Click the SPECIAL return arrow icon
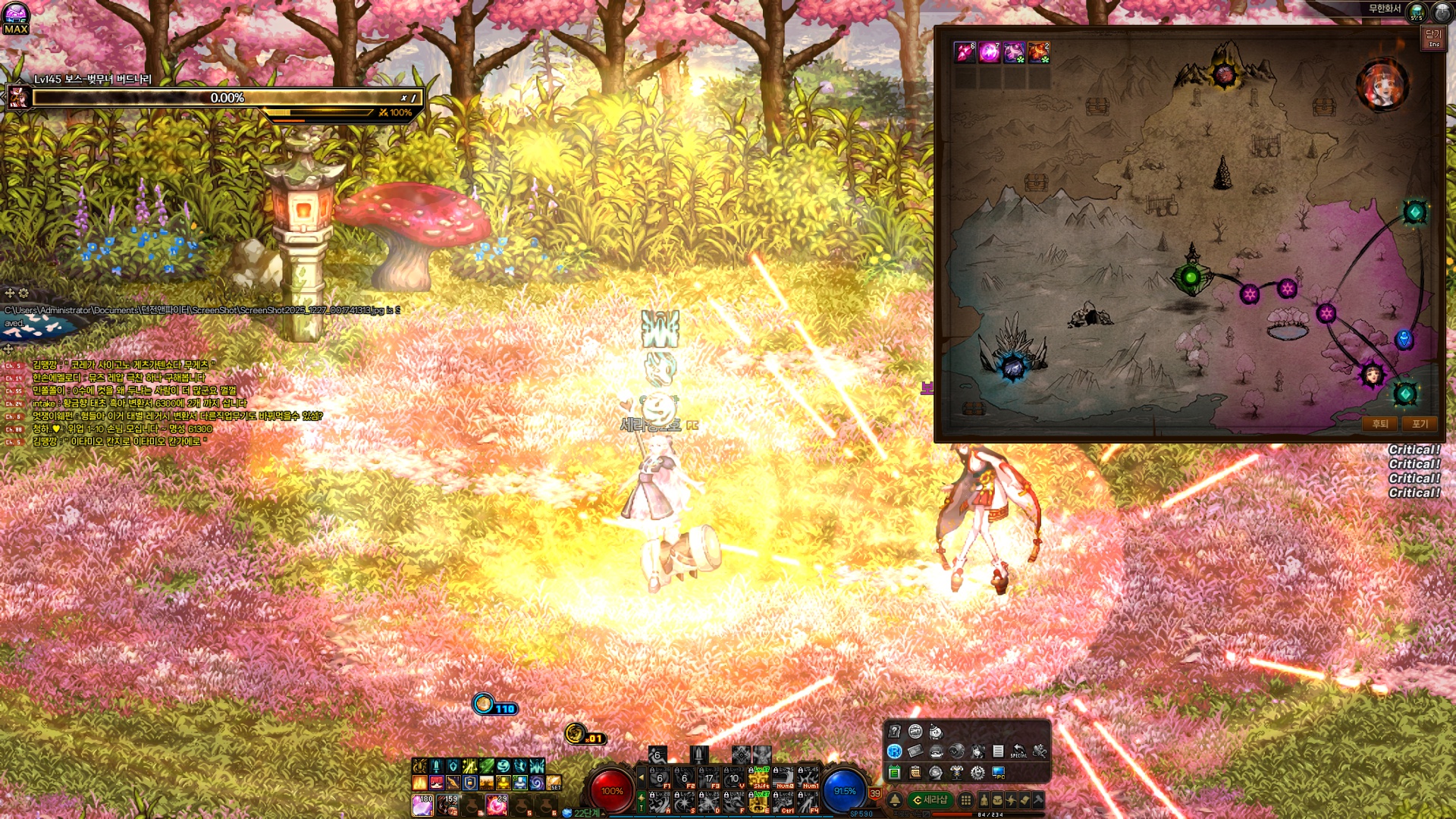 tap(1018, 751)
